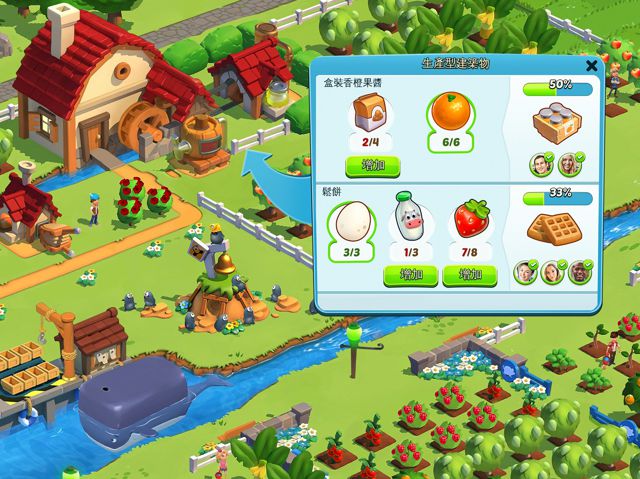Screen dimensions: 640x479
Task: Select the egg ingredient icon
Action: coord(351,221)
